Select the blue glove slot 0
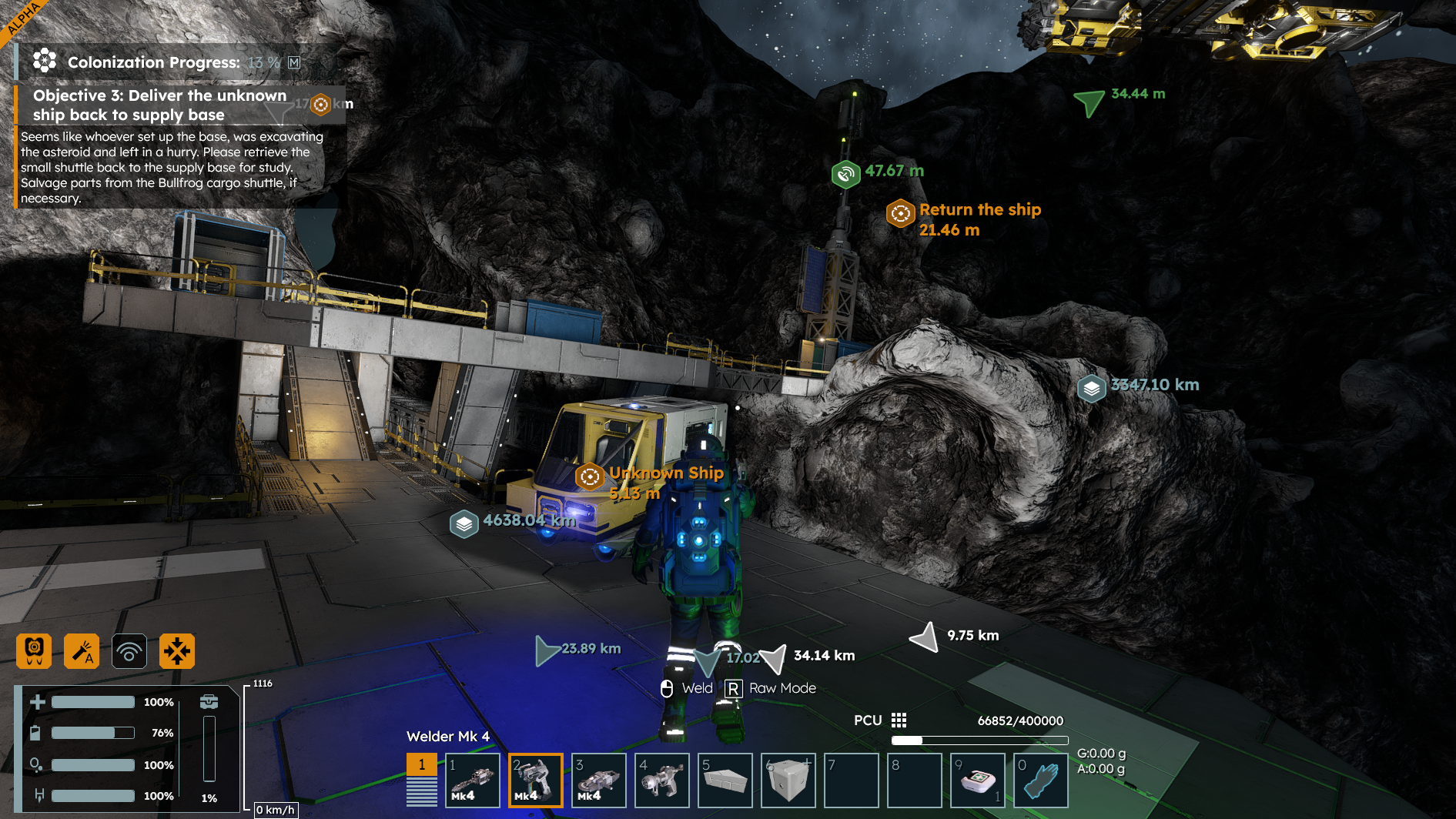This screenshot has width=1456, height=819. point(1041,780)
